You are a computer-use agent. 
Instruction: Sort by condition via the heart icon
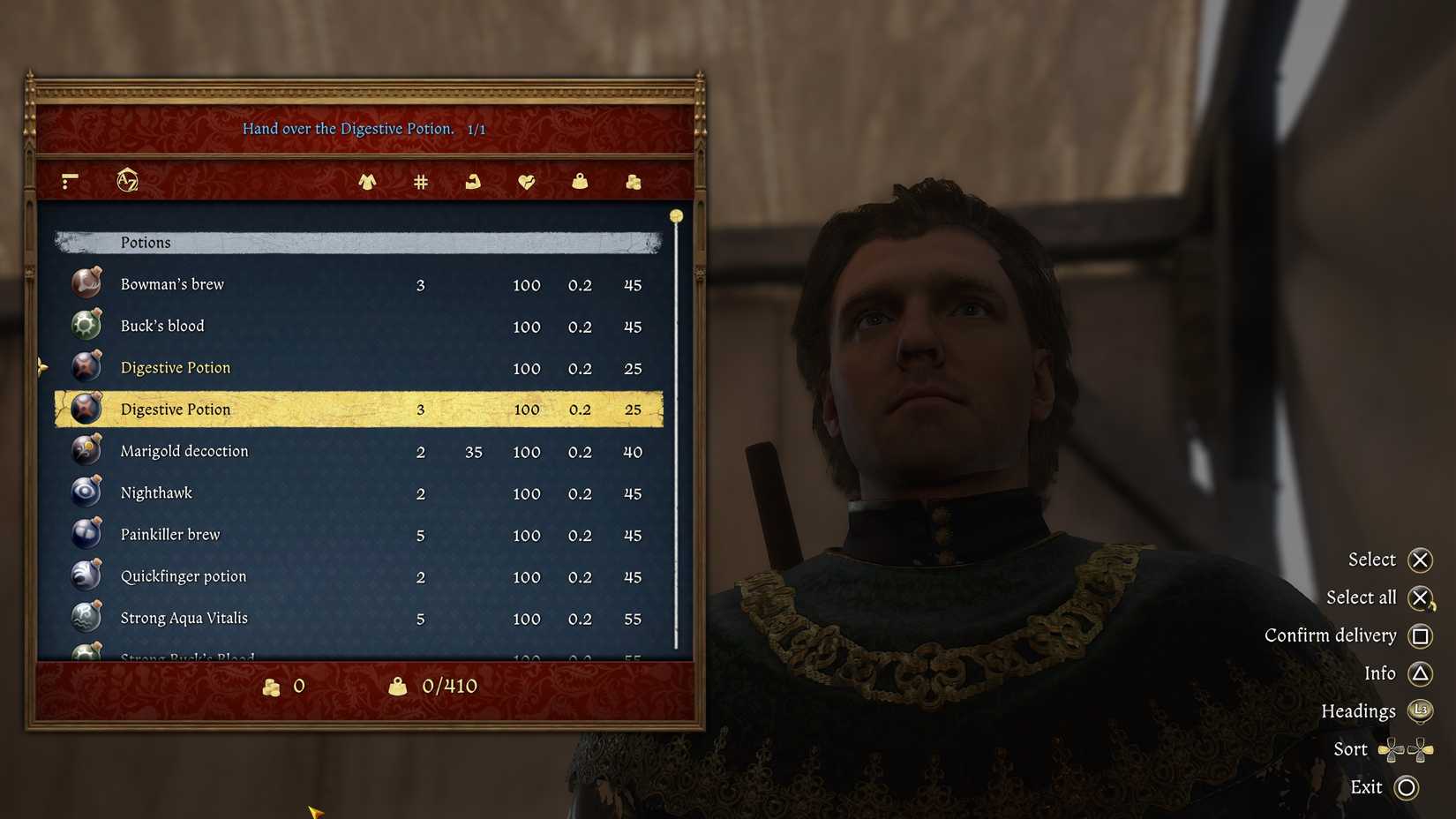point(526,181)
